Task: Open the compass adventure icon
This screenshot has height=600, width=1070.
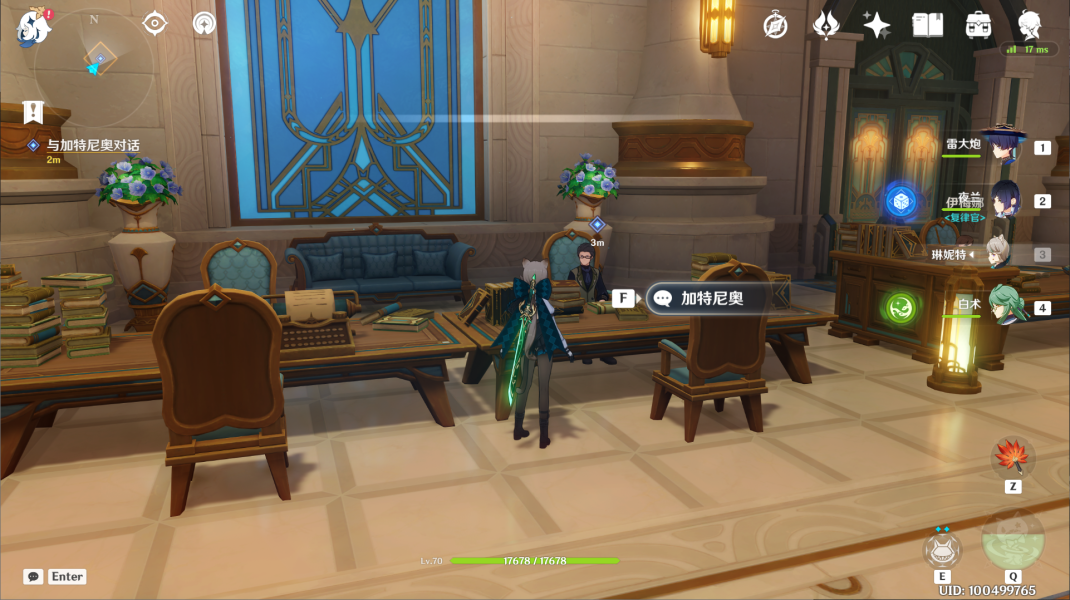Action: coord(775,26)
